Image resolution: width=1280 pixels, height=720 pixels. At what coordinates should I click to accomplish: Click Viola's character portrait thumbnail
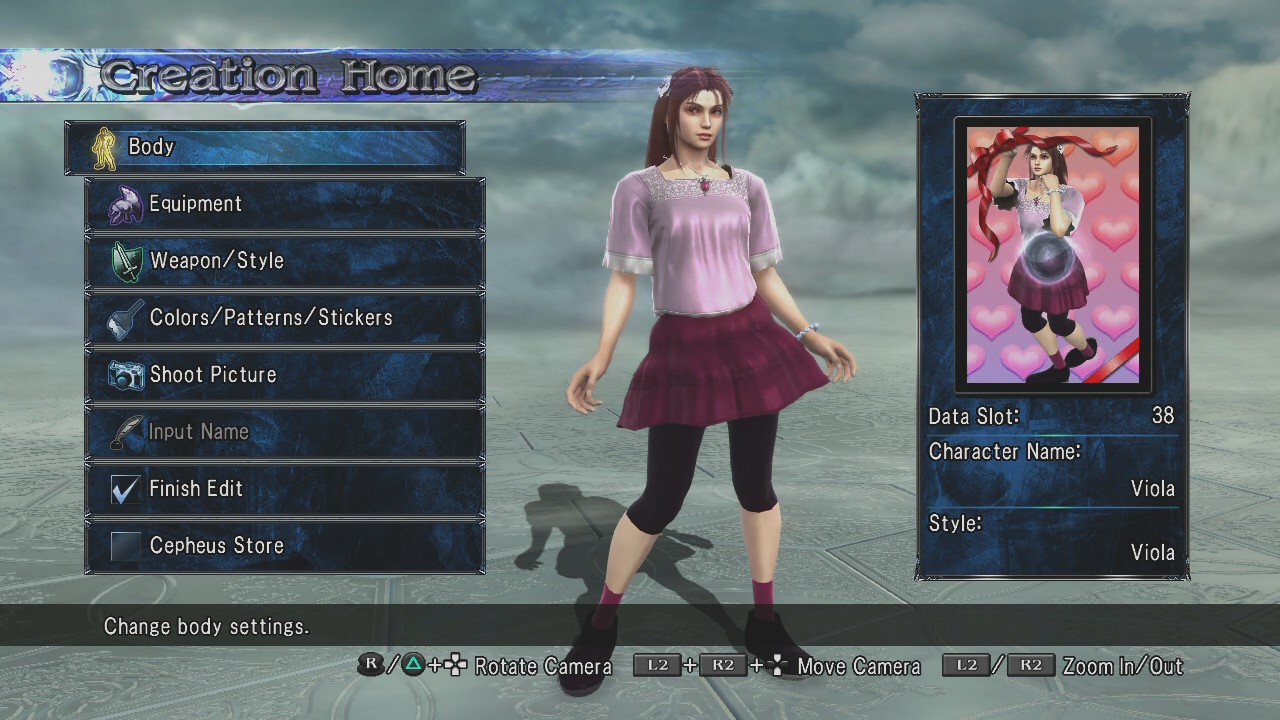click(x=1052, y=255)
